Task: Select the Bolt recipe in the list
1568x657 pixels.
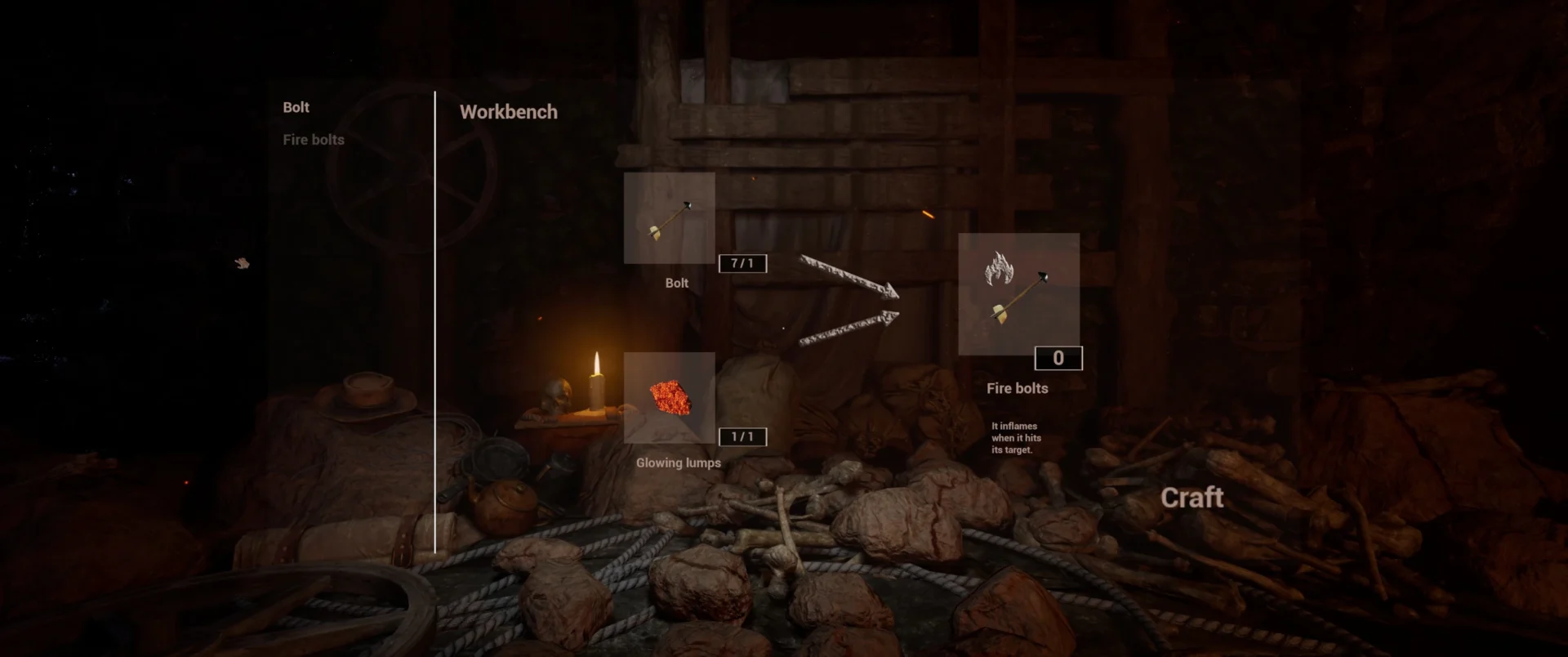Action: click(x=296, y=107)
